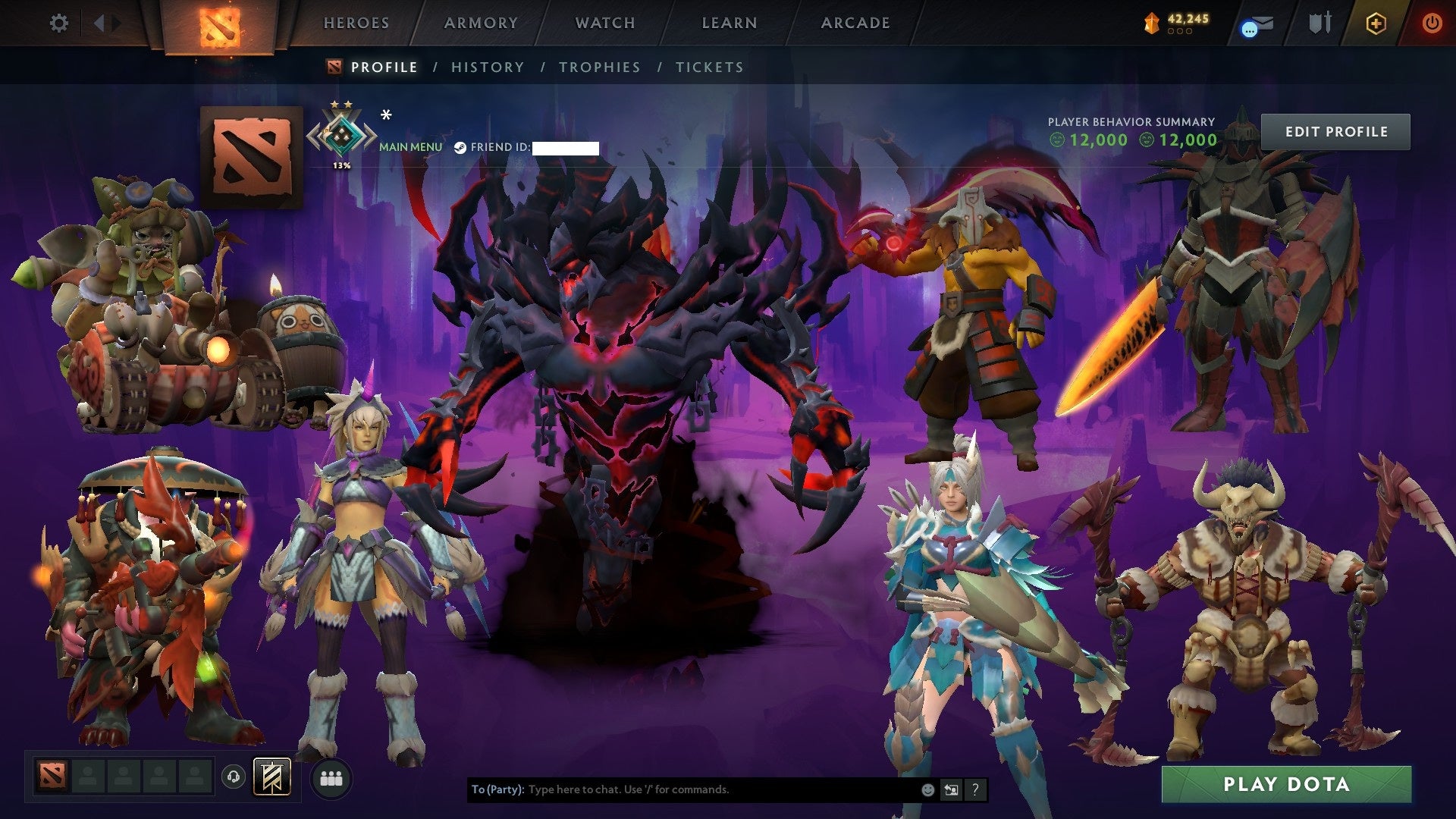Open Dota Plus hexagon icon
The width and height of the screenshot is (1456, 819).
click(1376, 23)
